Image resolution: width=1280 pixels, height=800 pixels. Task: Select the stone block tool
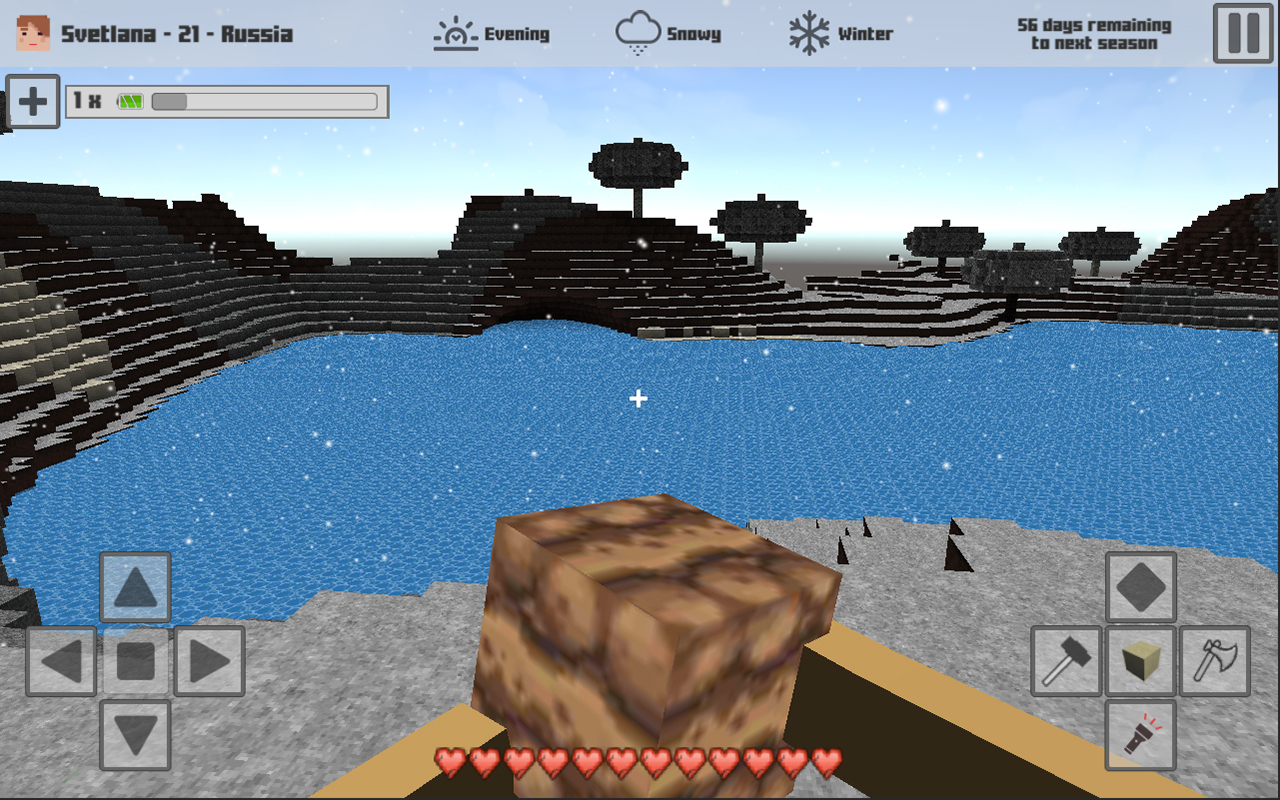point(1140,587)
